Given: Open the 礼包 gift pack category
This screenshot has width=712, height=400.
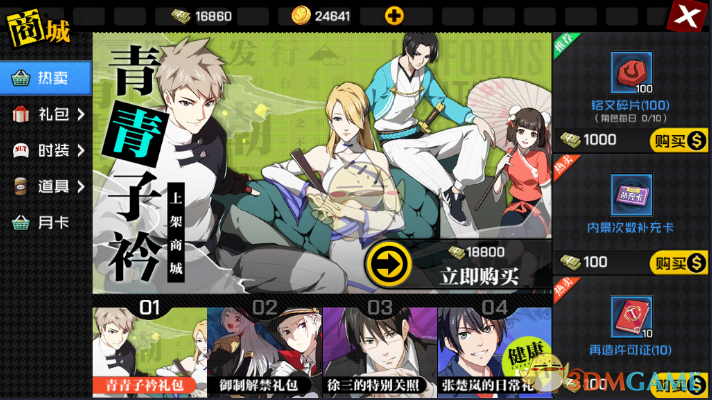Looking at the screenshot, I should click(x=46, y=114).
